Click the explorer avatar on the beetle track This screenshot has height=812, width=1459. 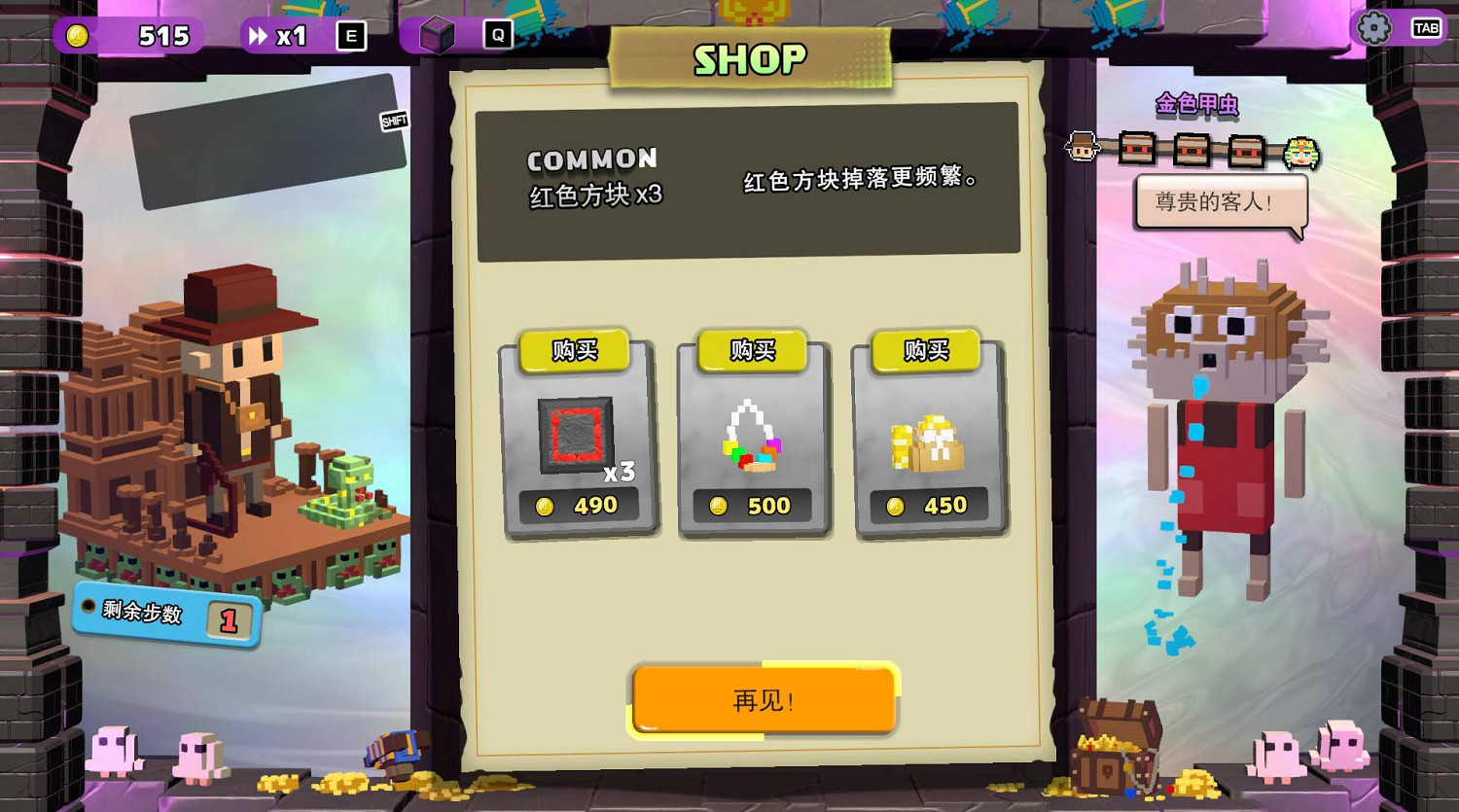coord(1083,146)
